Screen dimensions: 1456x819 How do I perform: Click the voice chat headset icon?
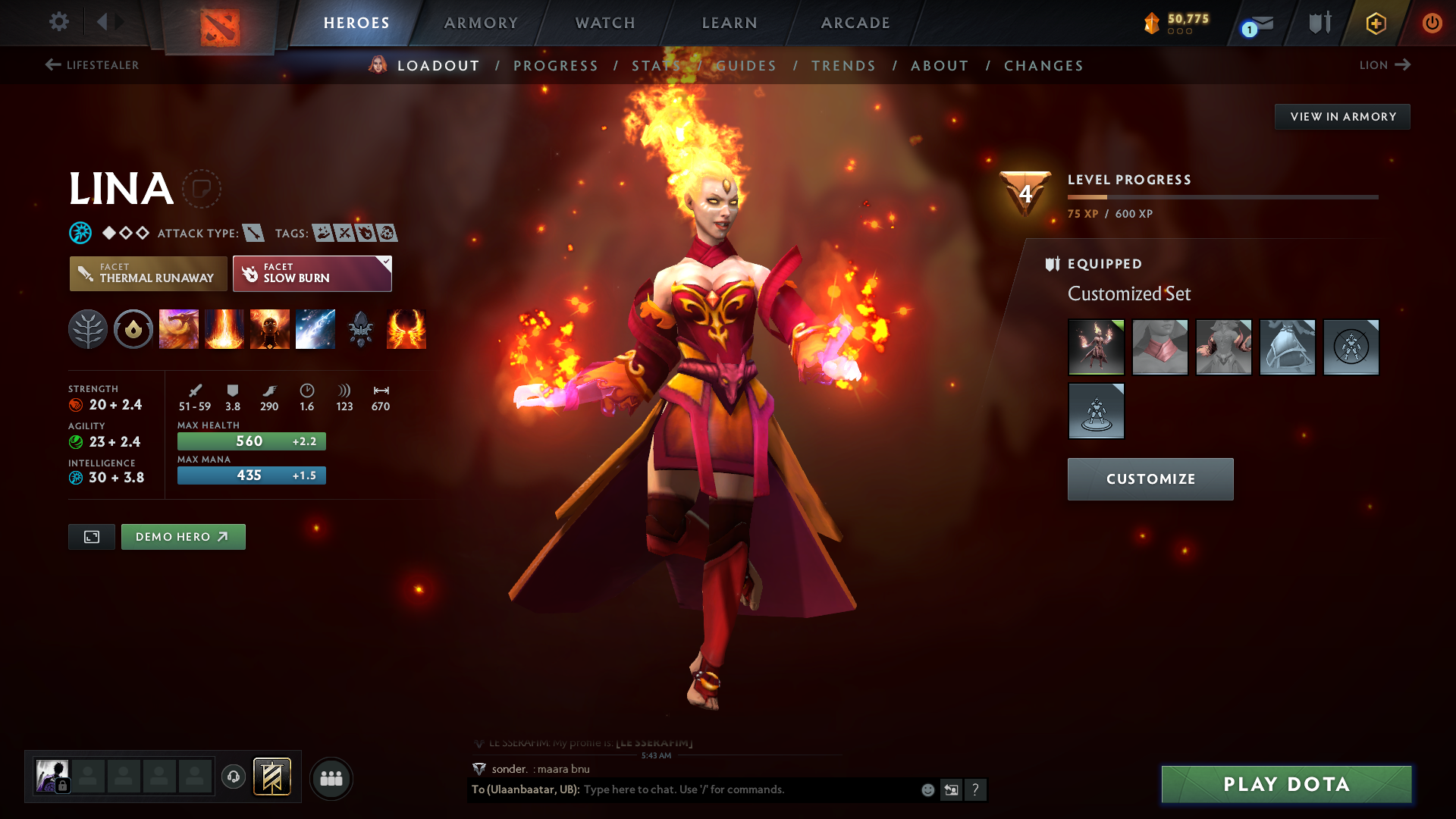click(233, 777)
